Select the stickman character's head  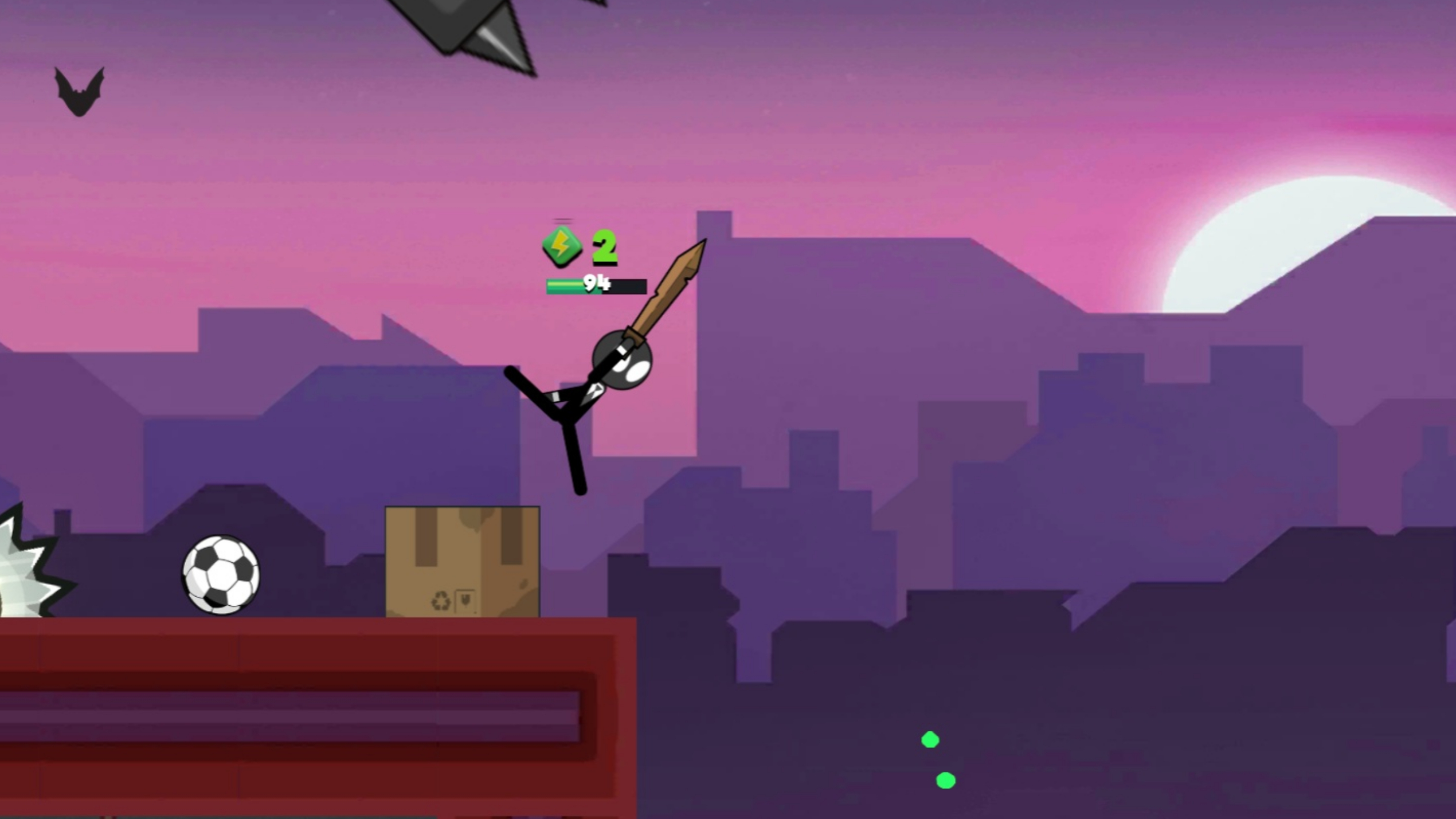(x=621, y=359)
